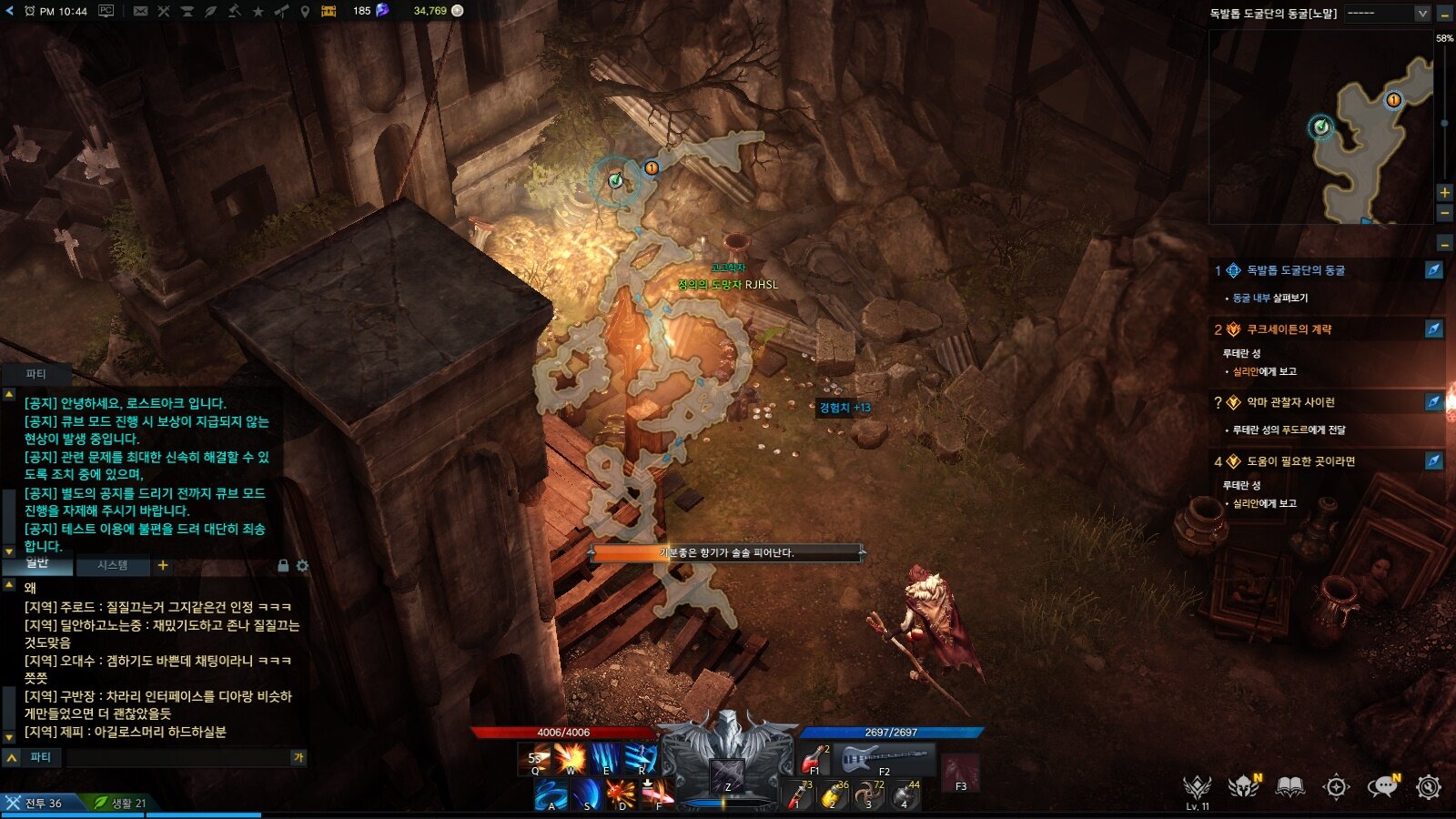The width and height of the screenshot is (1456, 819).
Task: Track the 도움이 필요한 곳이라면 quest location
Action: point(1433,460)
